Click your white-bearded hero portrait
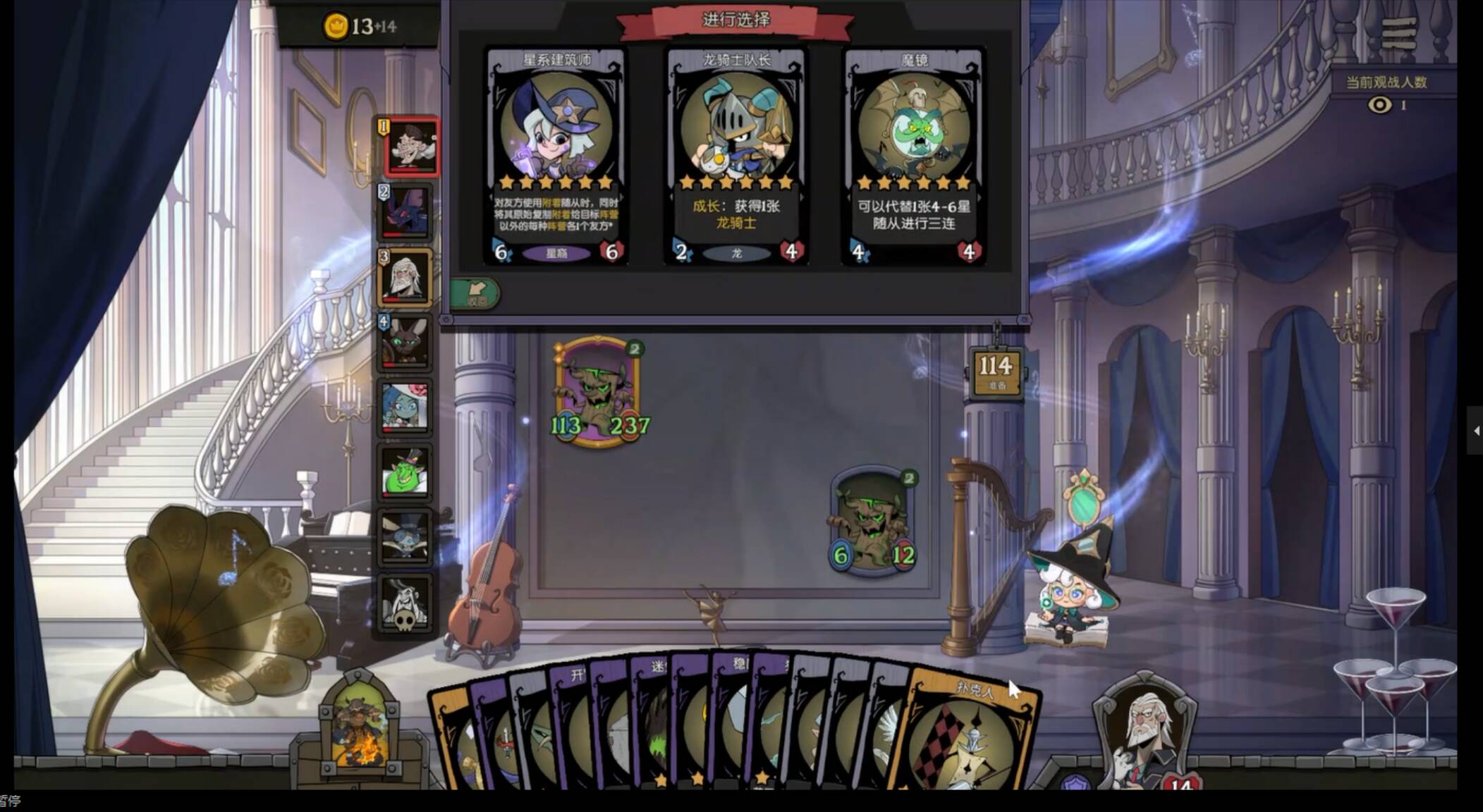Screen dimensions: 1483x812 click(x=1144, y=737)
